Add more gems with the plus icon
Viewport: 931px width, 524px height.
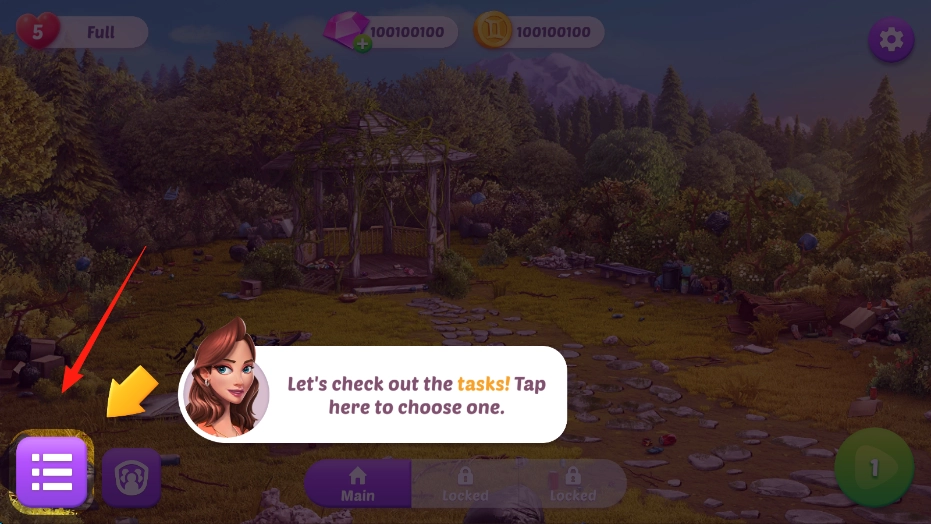click(362, 45)
